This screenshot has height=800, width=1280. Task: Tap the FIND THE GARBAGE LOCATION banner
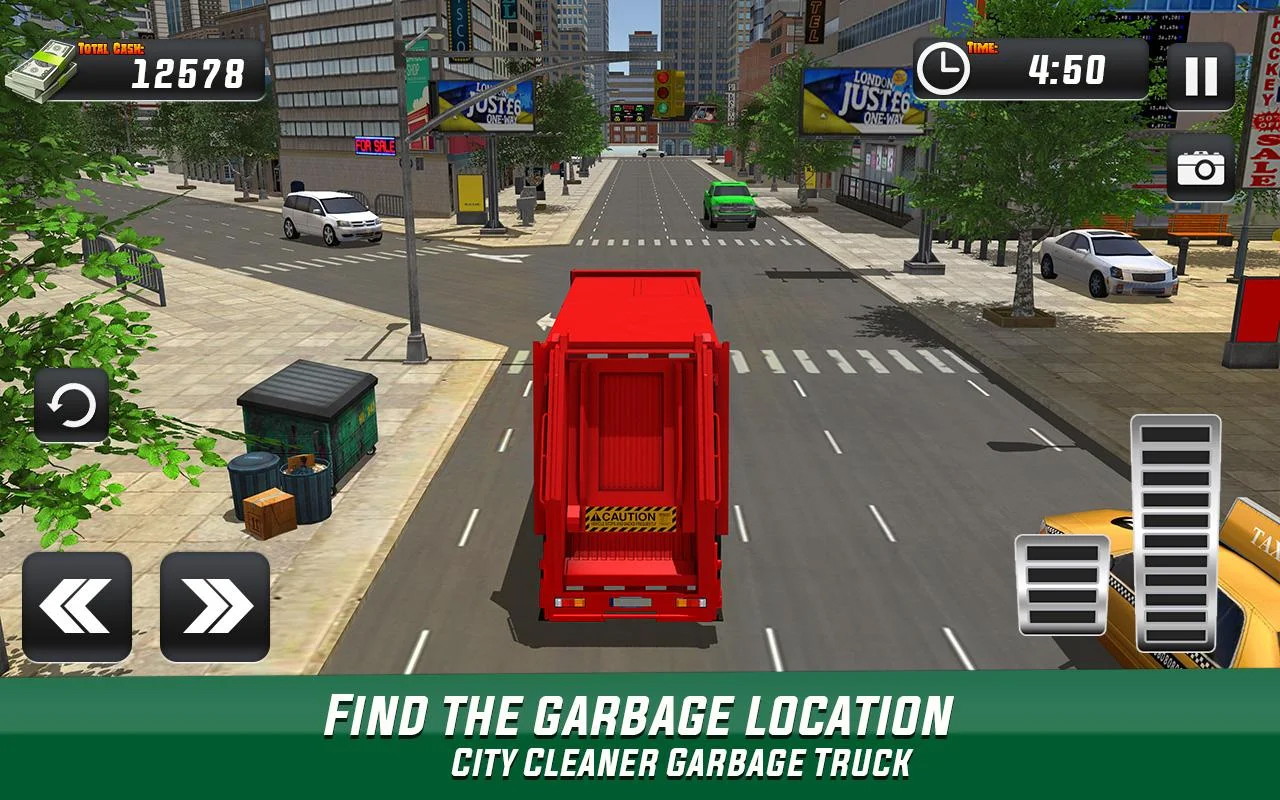(639, 714)
